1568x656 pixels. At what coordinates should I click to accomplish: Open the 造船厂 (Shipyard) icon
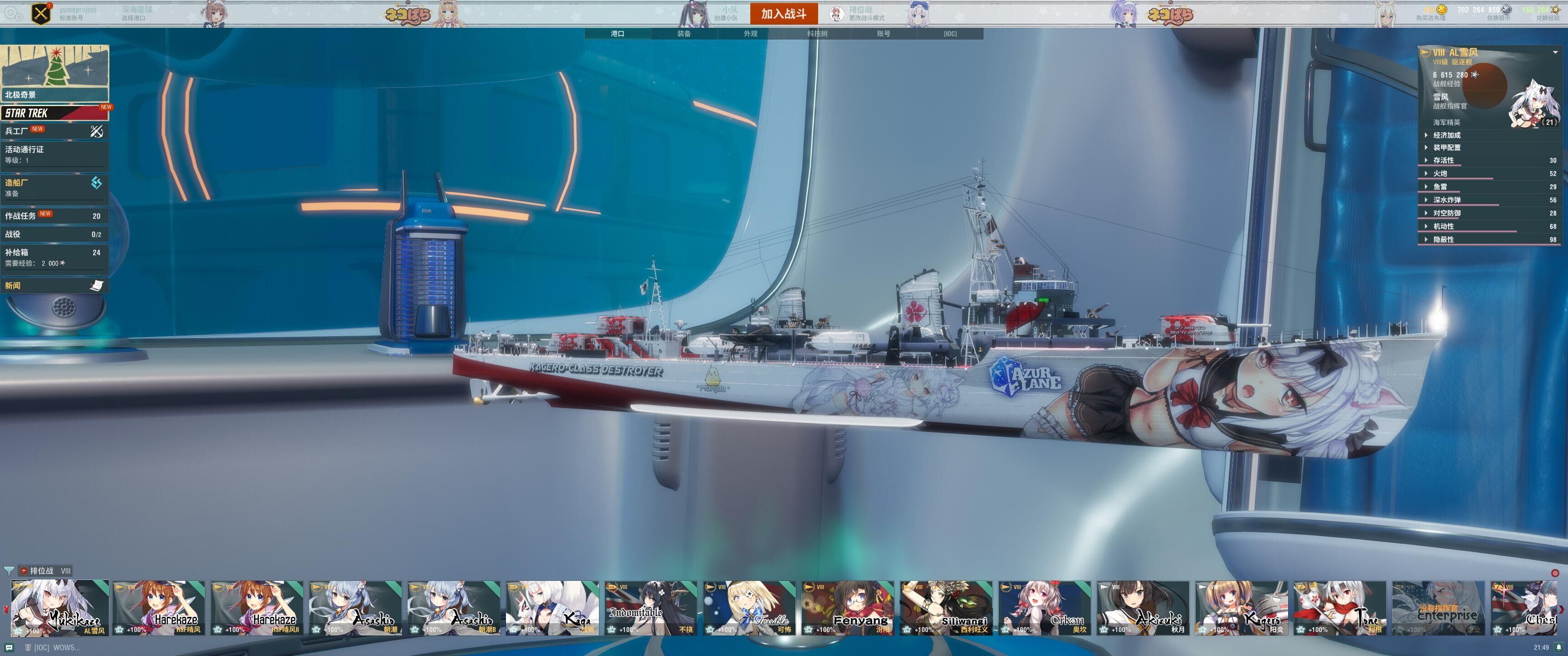click(96, 183)
